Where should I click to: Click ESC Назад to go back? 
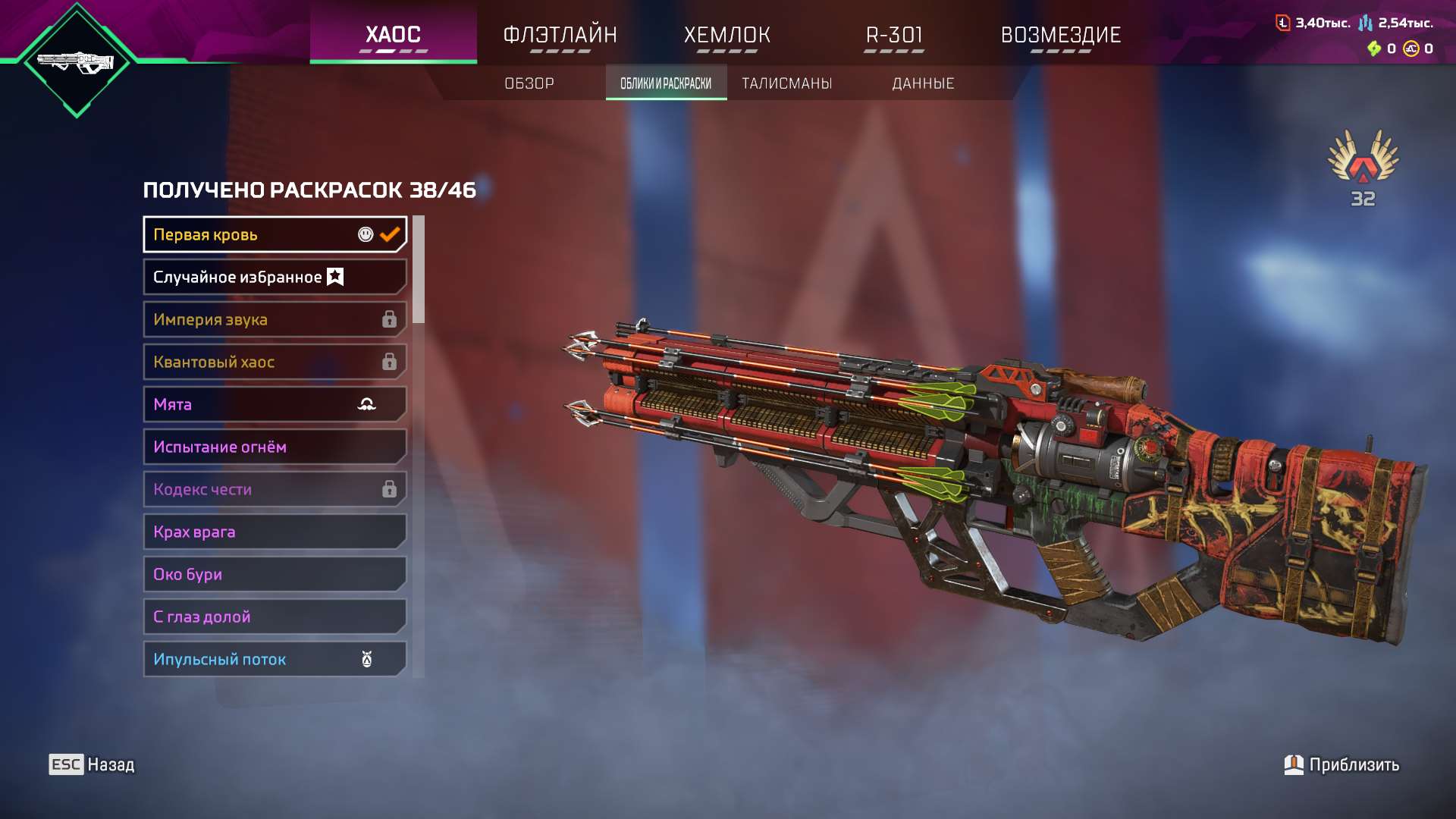(x=91, y=764)
